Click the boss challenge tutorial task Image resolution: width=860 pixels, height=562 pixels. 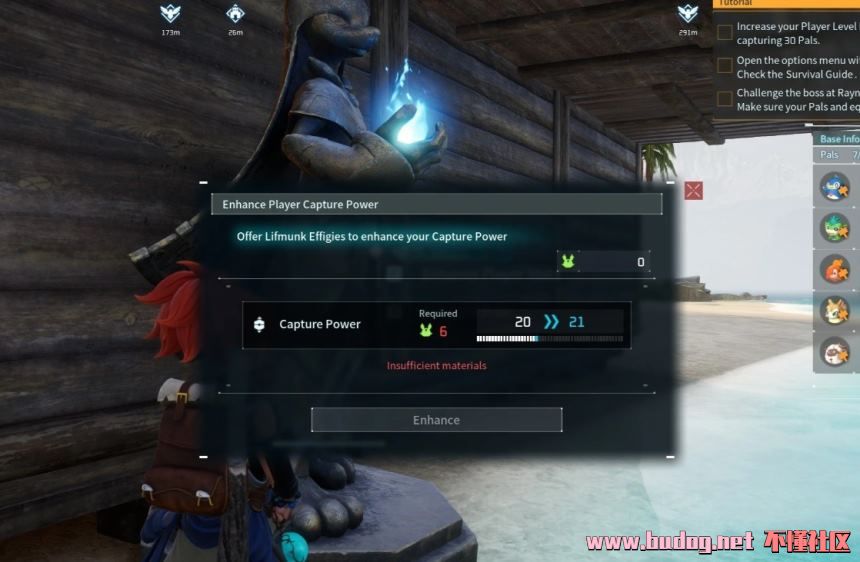[789, 99]
